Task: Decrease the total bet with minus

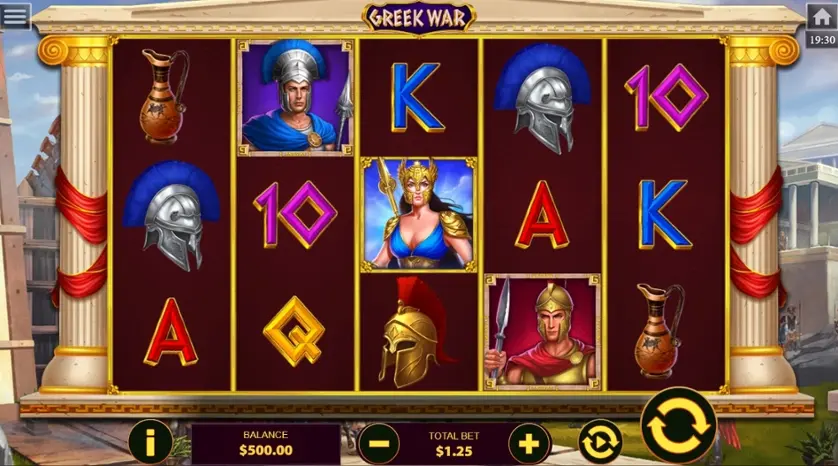Action: [378, 442]
